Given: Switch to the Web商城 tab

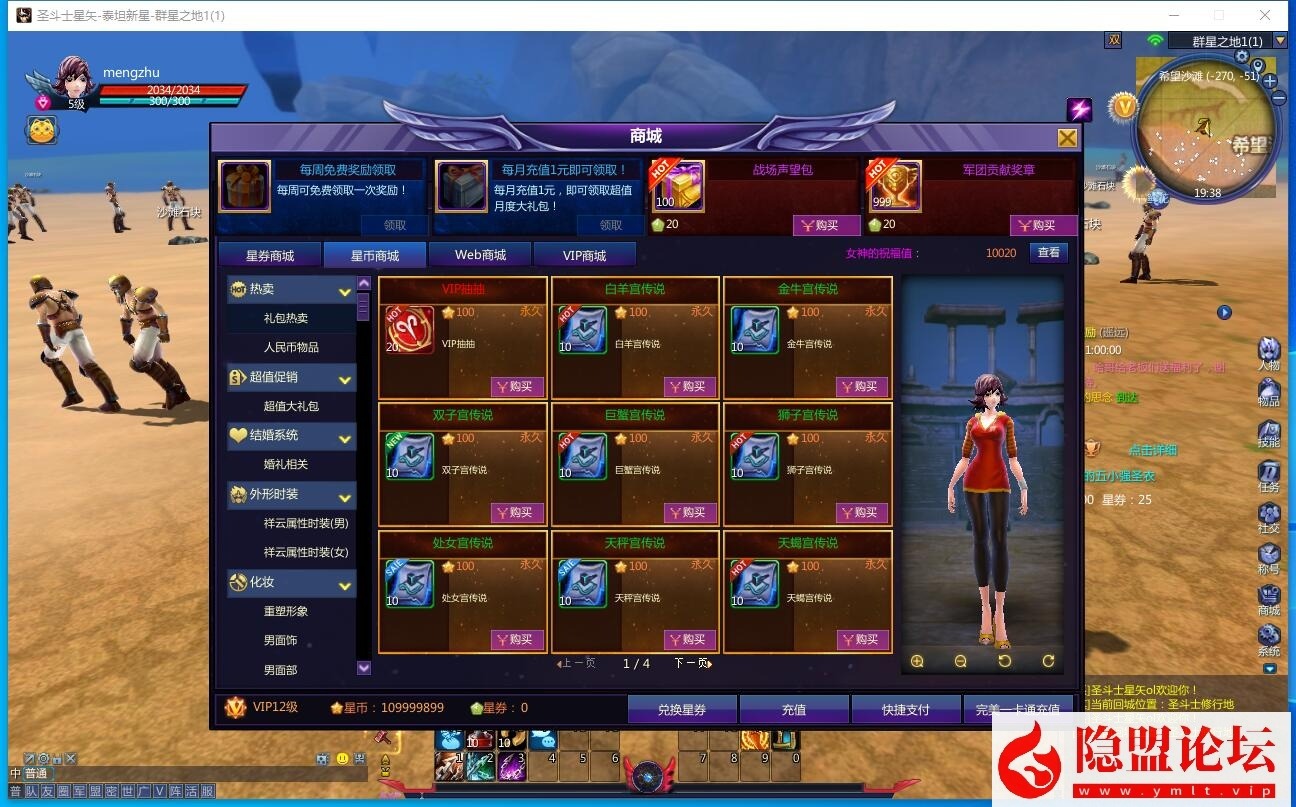Looking at the screenshot, I should click(480, 254).
